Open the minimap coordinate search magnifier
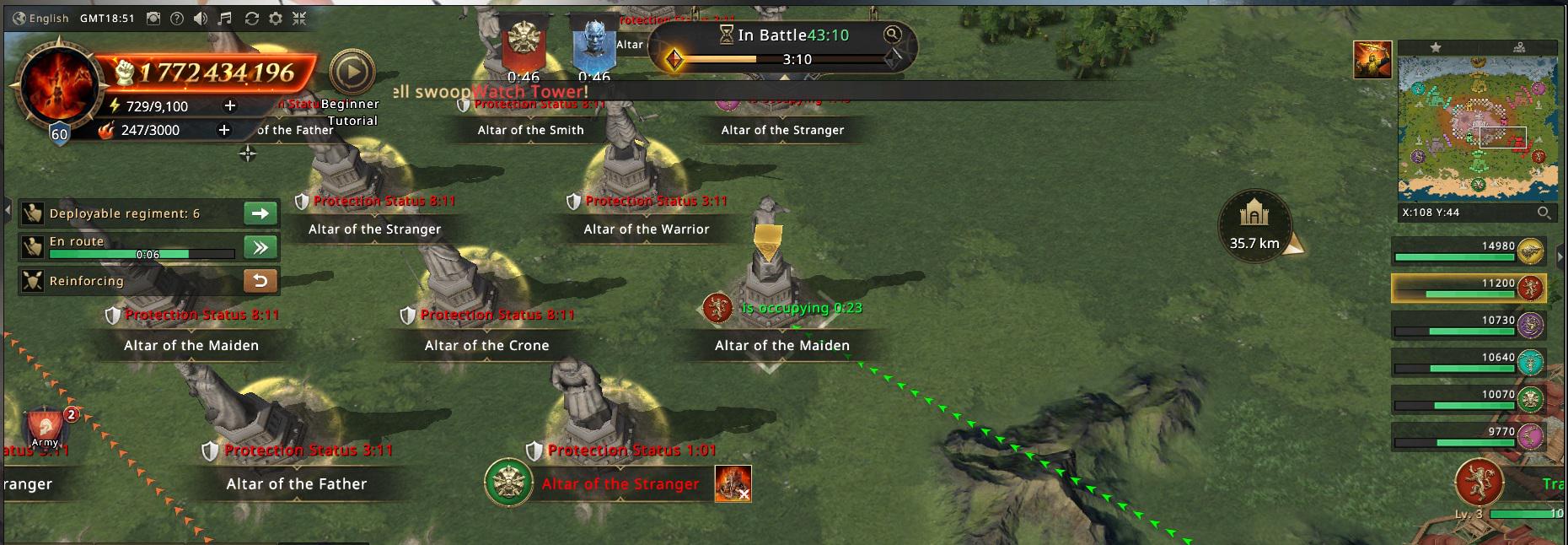Screen dimensions: 1568x545 1544,213
